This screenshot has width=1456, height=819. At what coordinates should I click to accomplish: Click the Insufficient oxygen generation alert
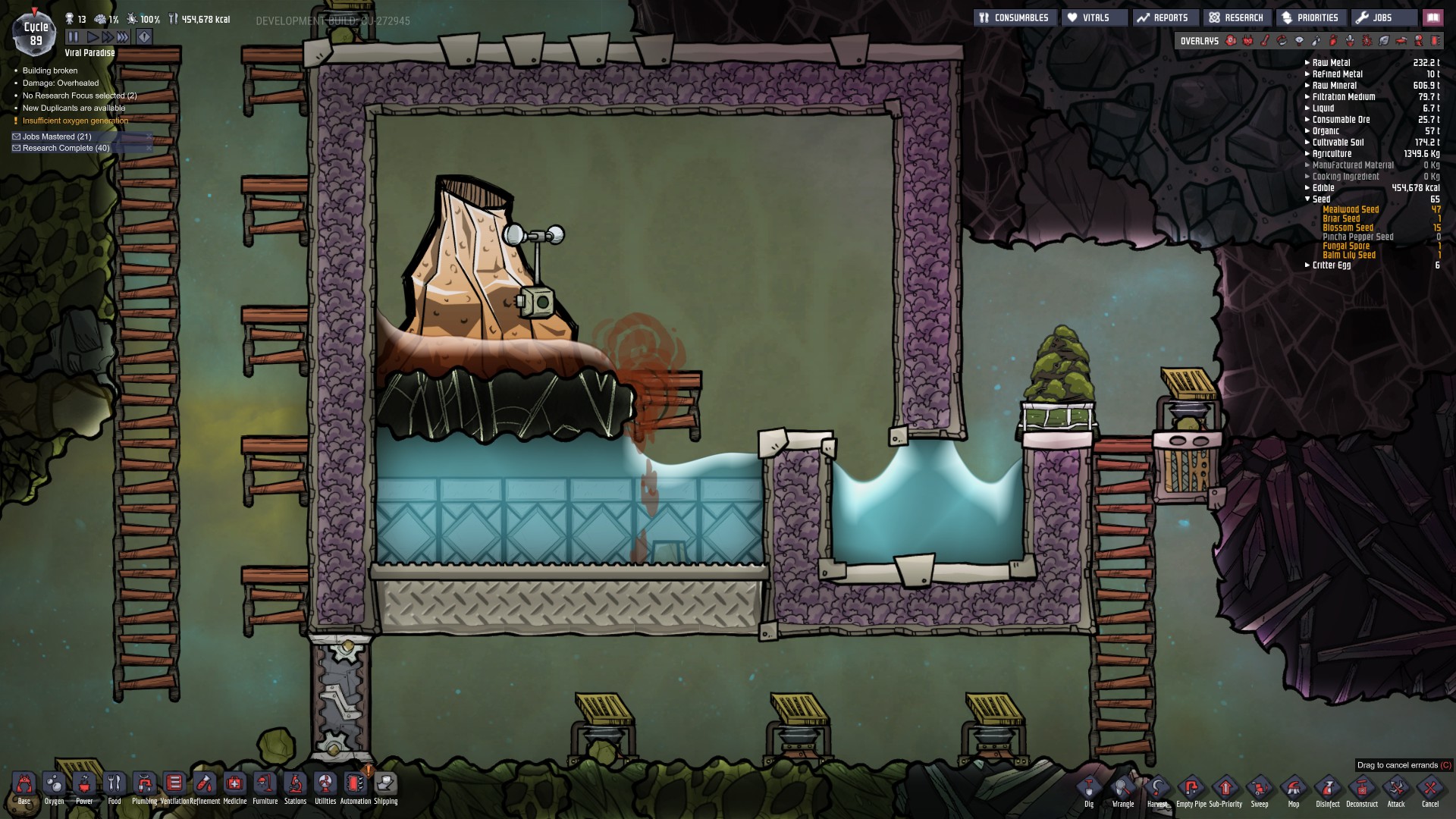click(74, 120)
